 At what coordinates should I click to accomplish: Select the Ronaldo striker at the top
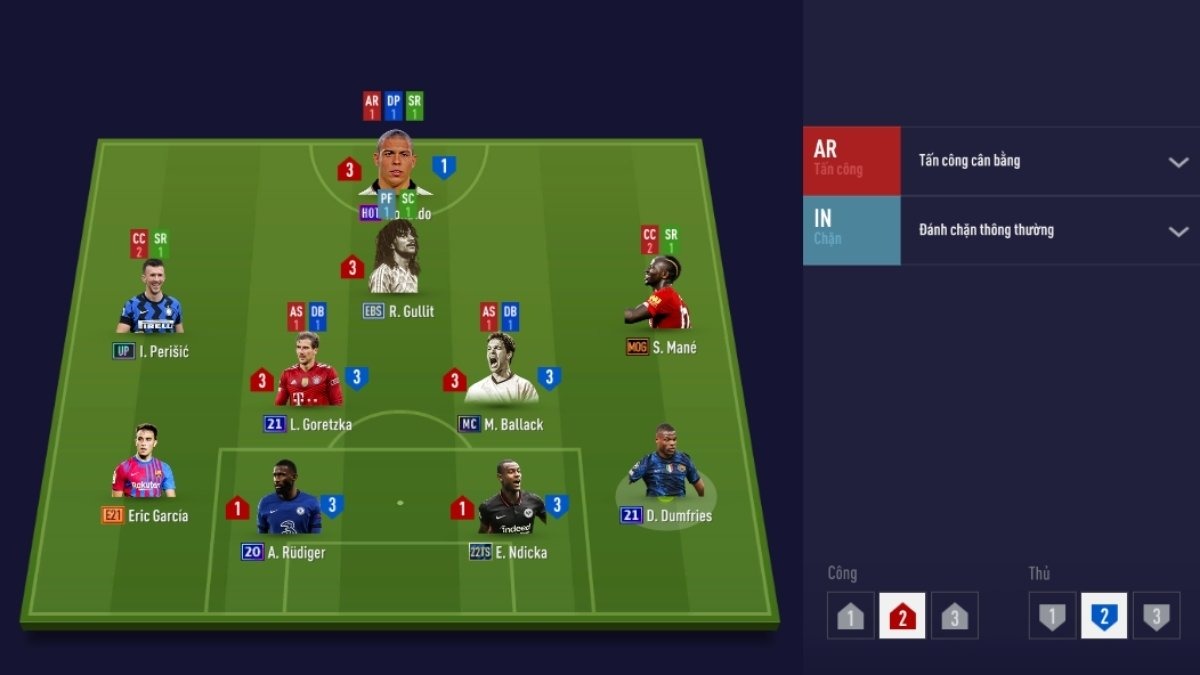394,165
